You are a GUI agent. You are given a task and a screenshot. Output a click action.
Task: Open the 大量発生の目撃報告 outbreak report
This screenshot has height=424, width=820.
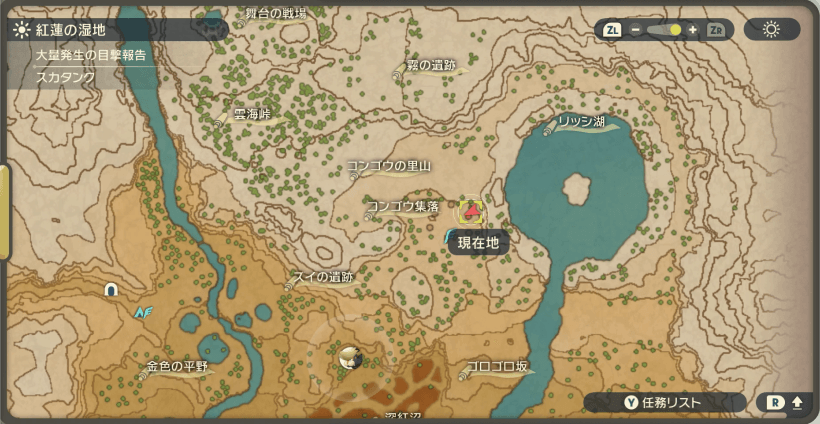pyautogui.click(x=91, y=55)
